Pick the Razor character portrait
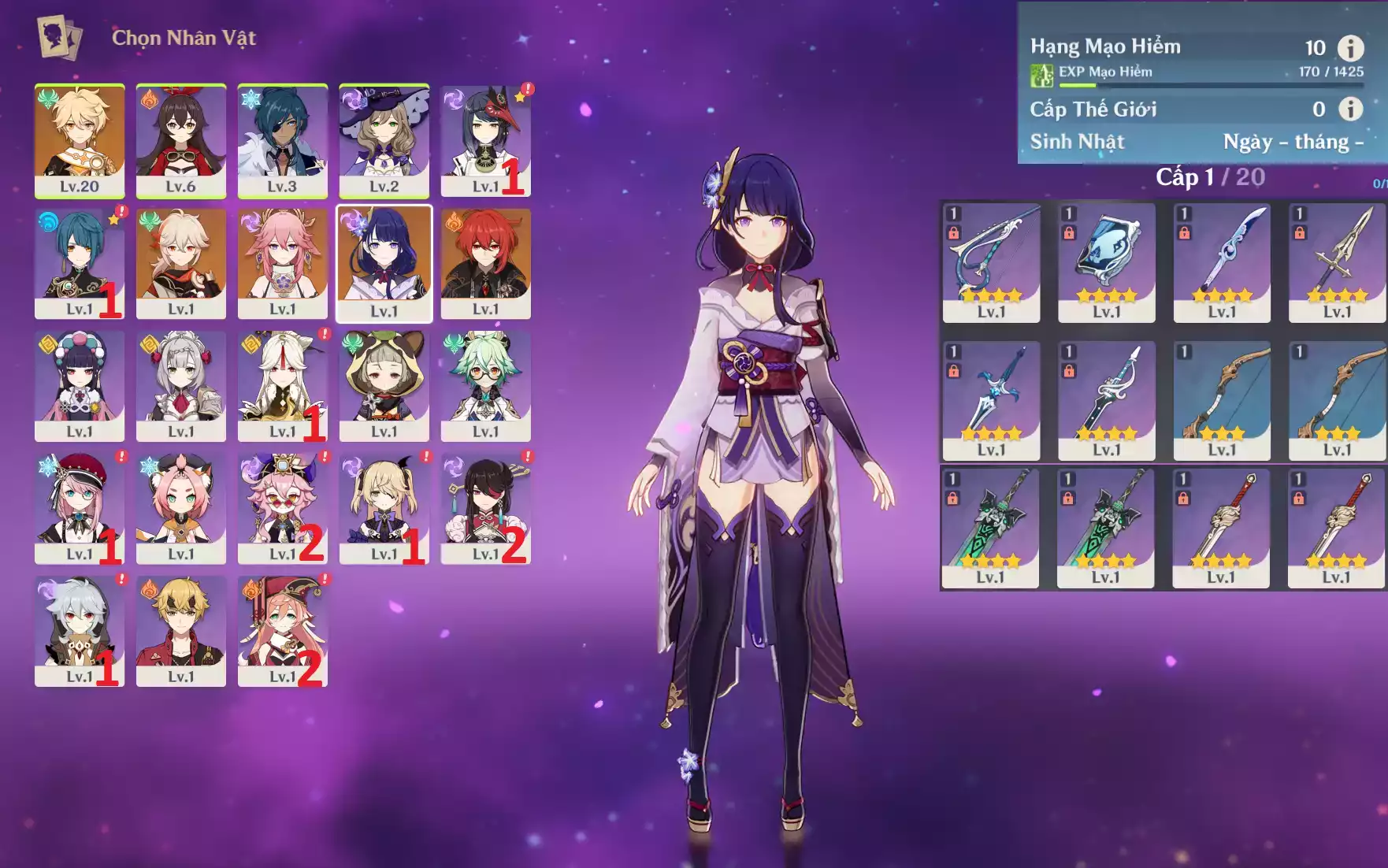The height and width of the screenshot is (868, 1388). point(80,631)
